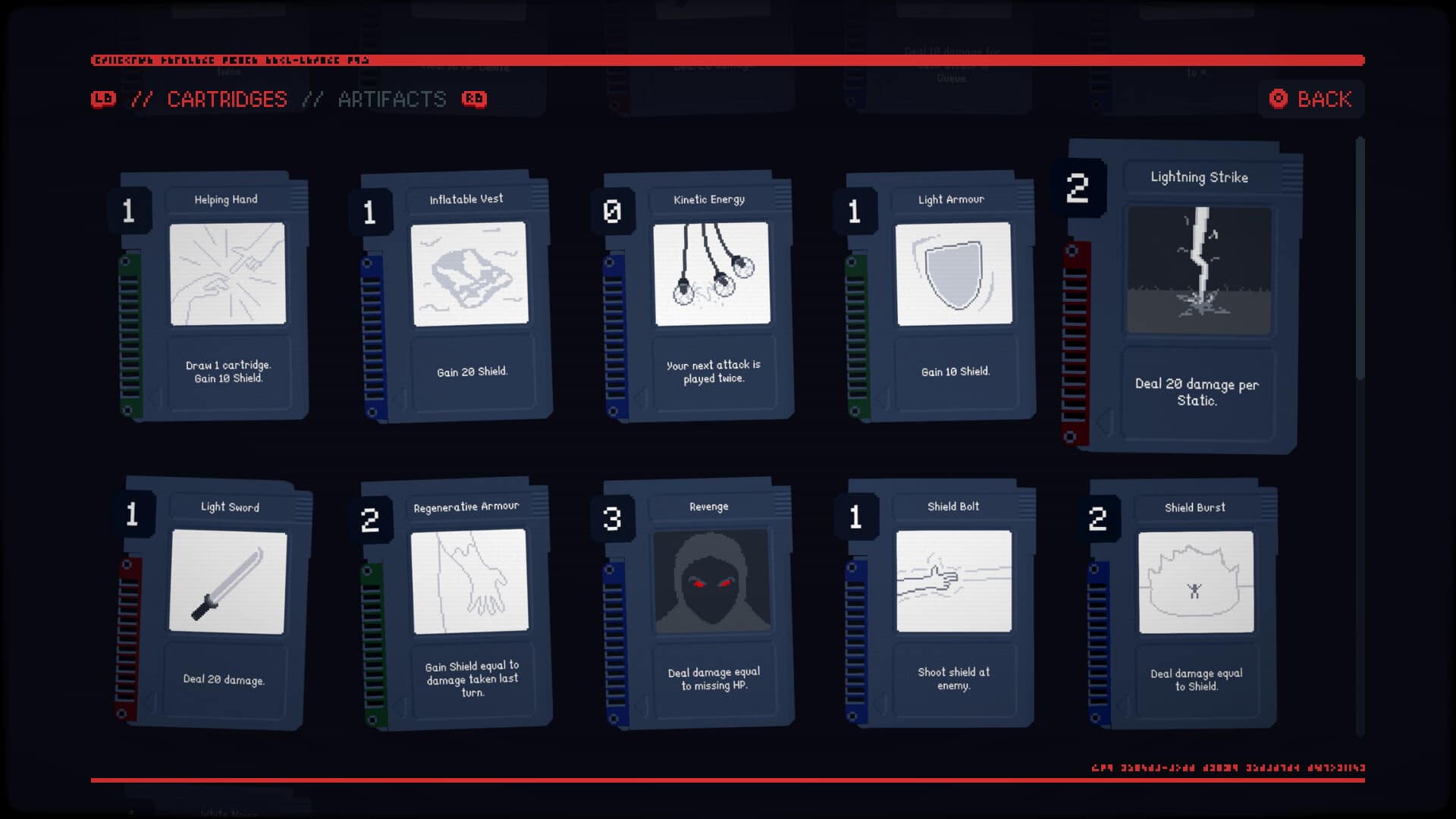This screenshot has width=1456, height=819.
Task: Click the Light Armour shield icon
Action: (x=954, y=275)
